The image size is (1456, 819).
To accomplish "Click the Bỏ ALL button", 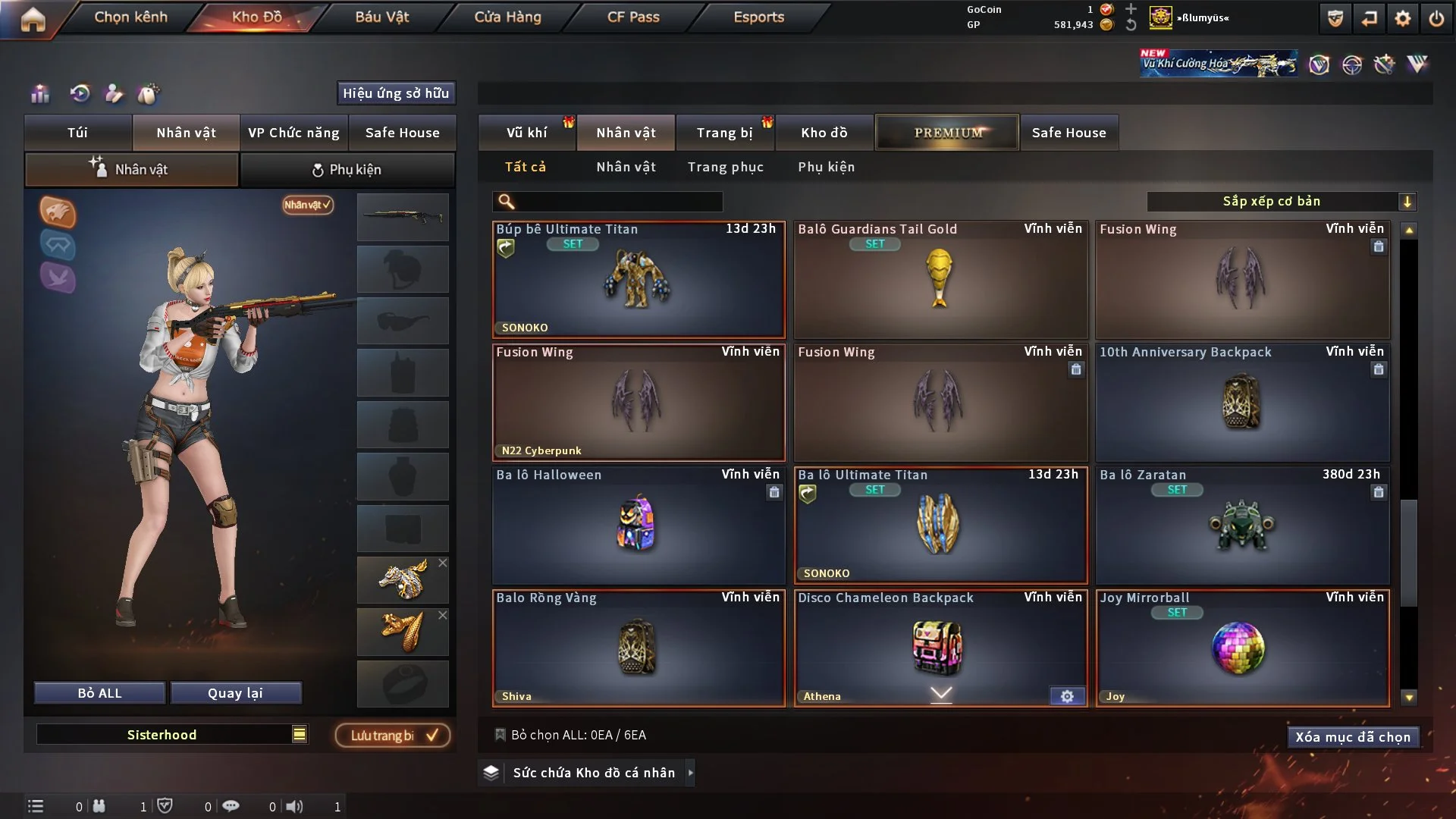I will 99,693.
